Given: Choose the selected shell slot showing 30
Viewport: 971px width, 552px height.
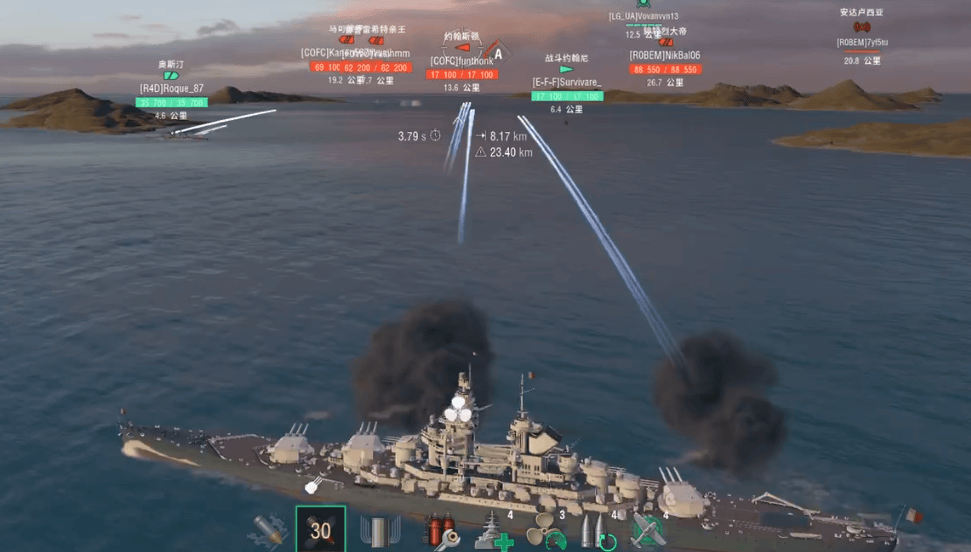Looking at the screenshot, I should pos(320,530).
